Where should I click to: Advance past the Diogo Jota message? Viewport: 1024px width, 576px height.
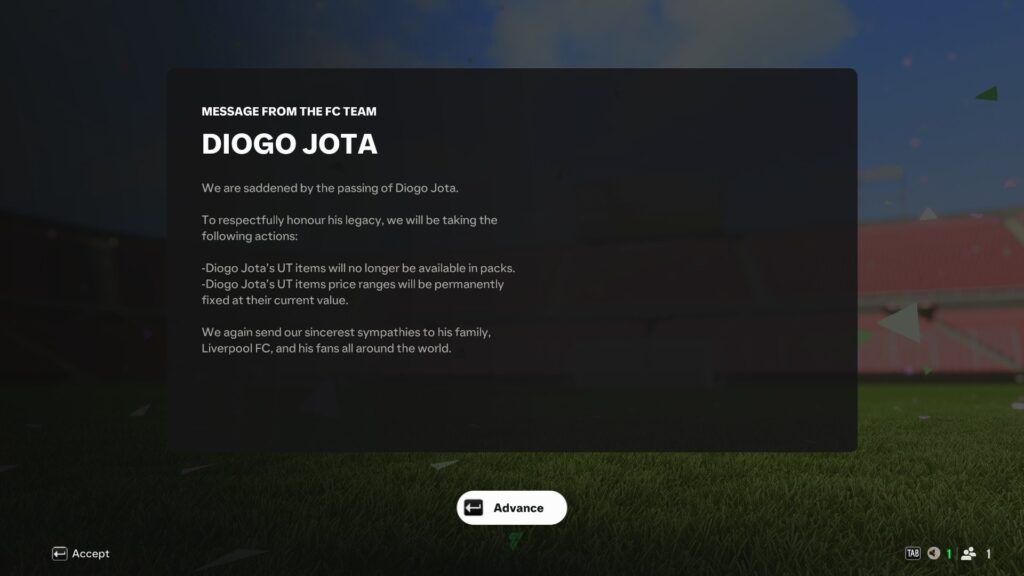point(512,508)
